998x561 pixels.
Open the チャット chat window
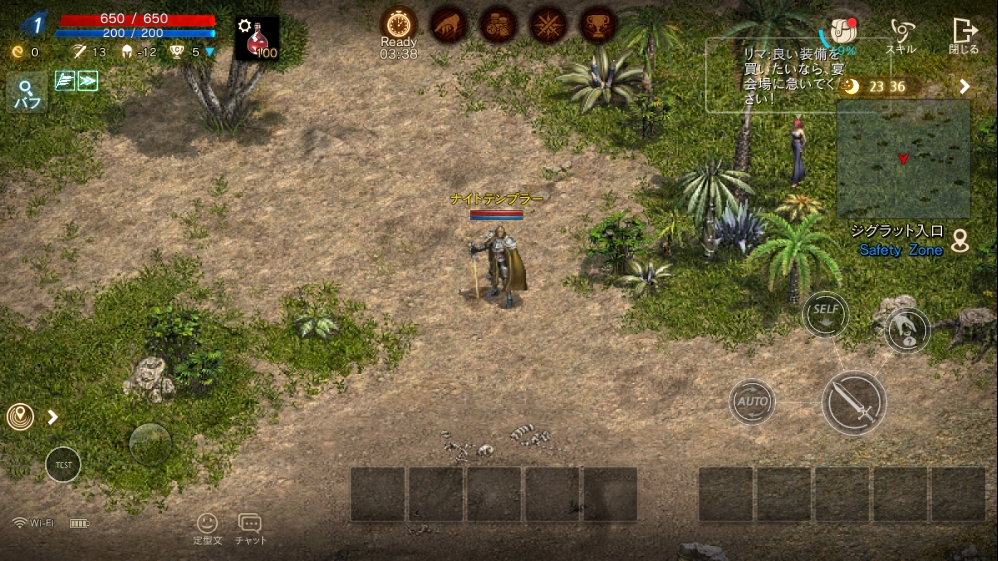250,528
